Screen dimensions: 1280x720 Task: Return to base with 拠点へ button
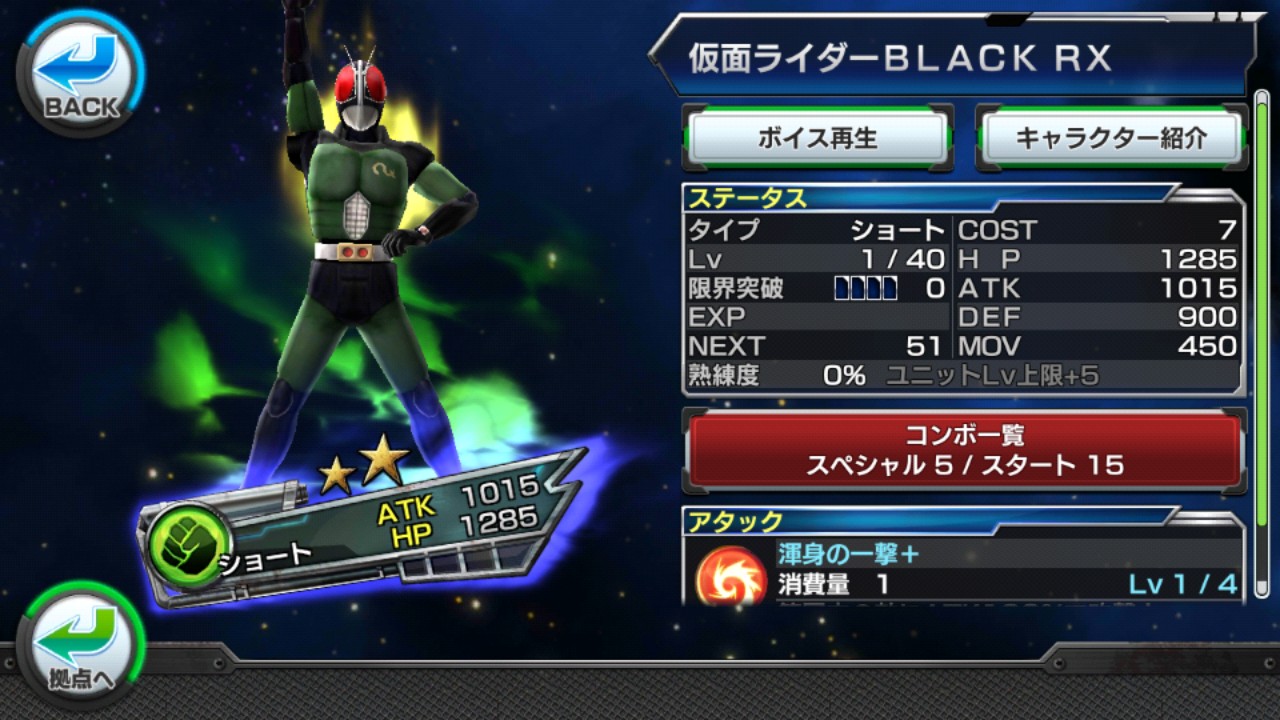(x=80, y=645)
